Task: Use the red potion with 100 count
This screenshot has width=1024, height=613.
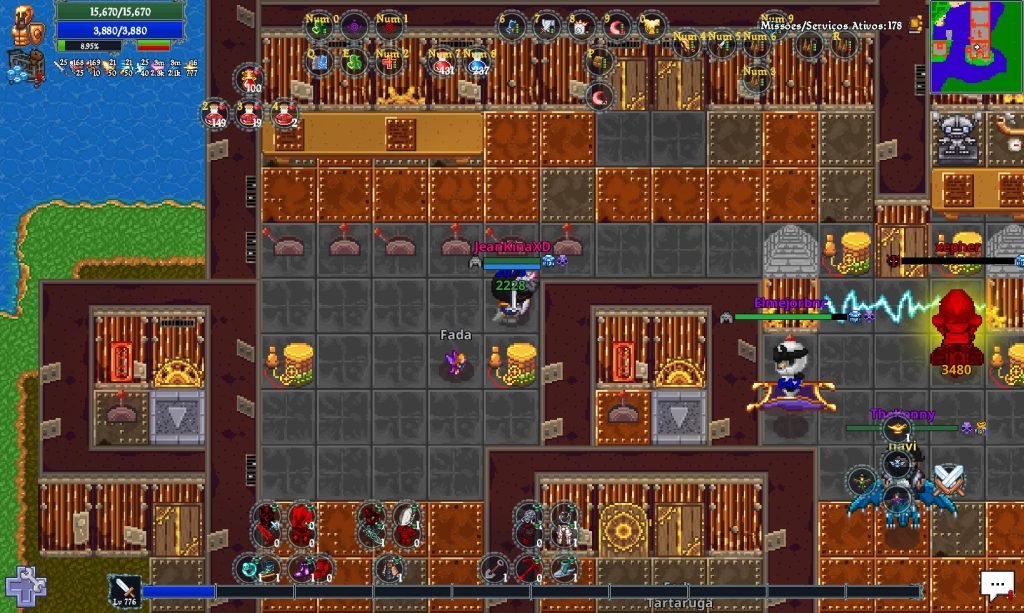Action: point(250,78)
